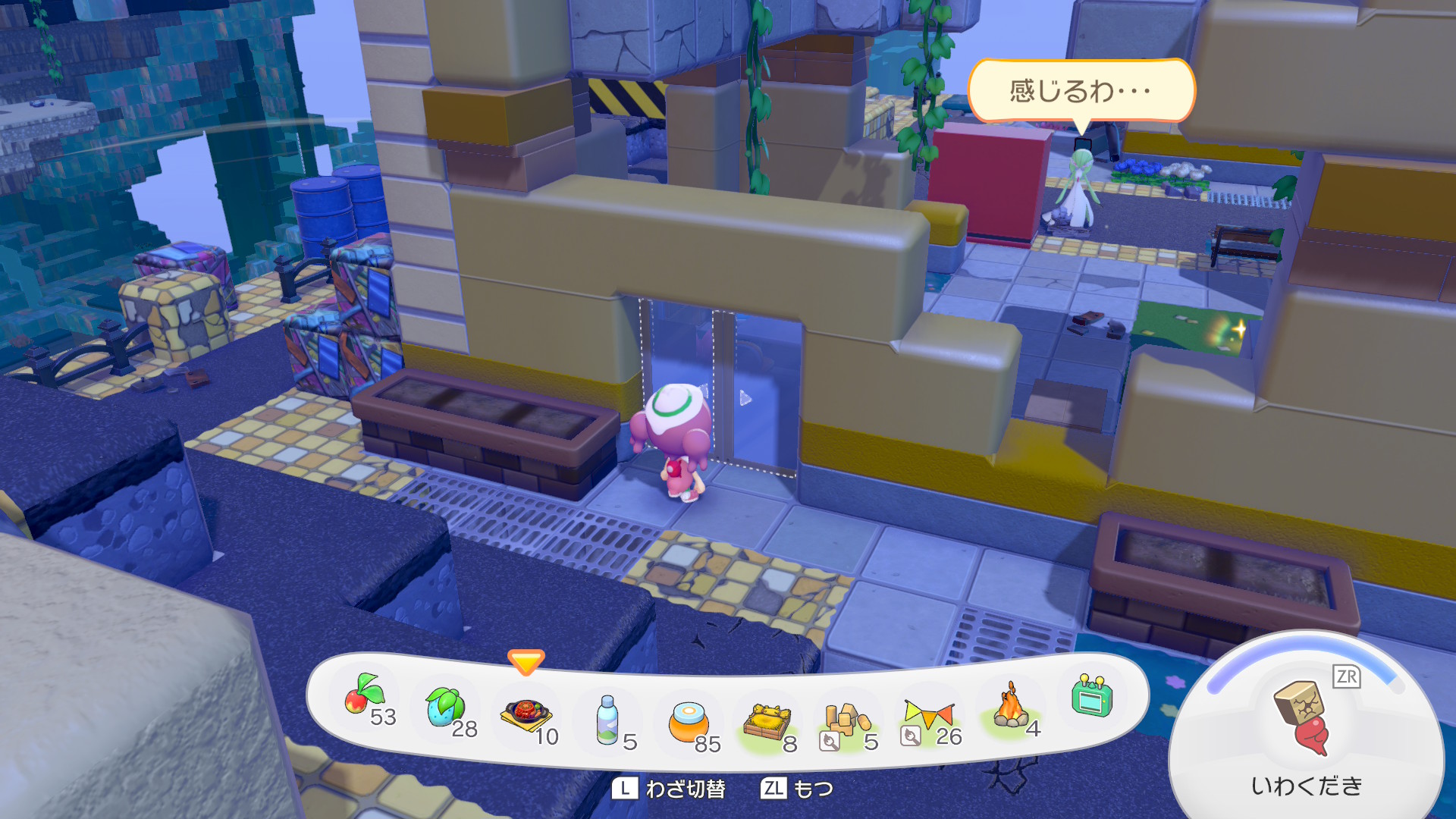Pick the water bottle item
1456x819 pixels.
pos(607,720)
